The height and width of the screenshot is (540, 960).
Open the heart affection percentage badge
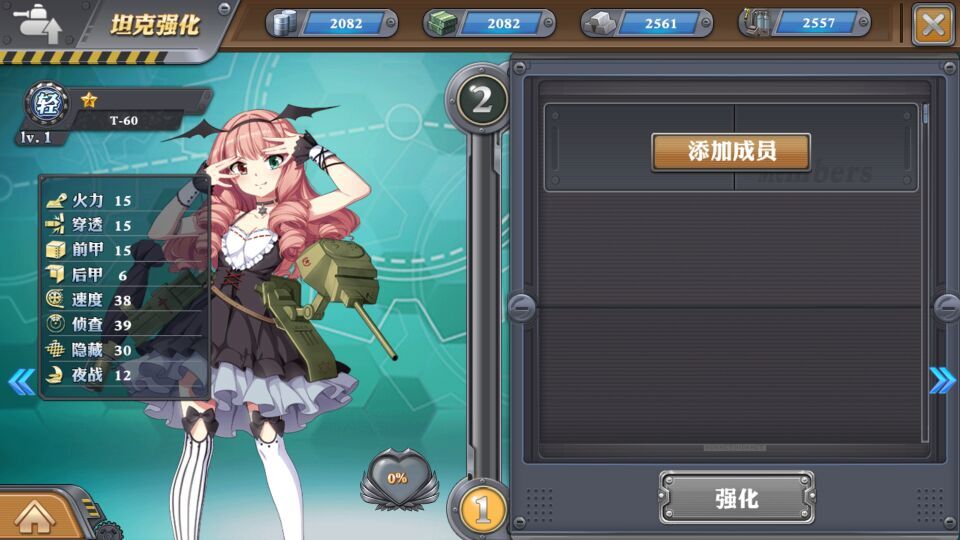[398, 479]
